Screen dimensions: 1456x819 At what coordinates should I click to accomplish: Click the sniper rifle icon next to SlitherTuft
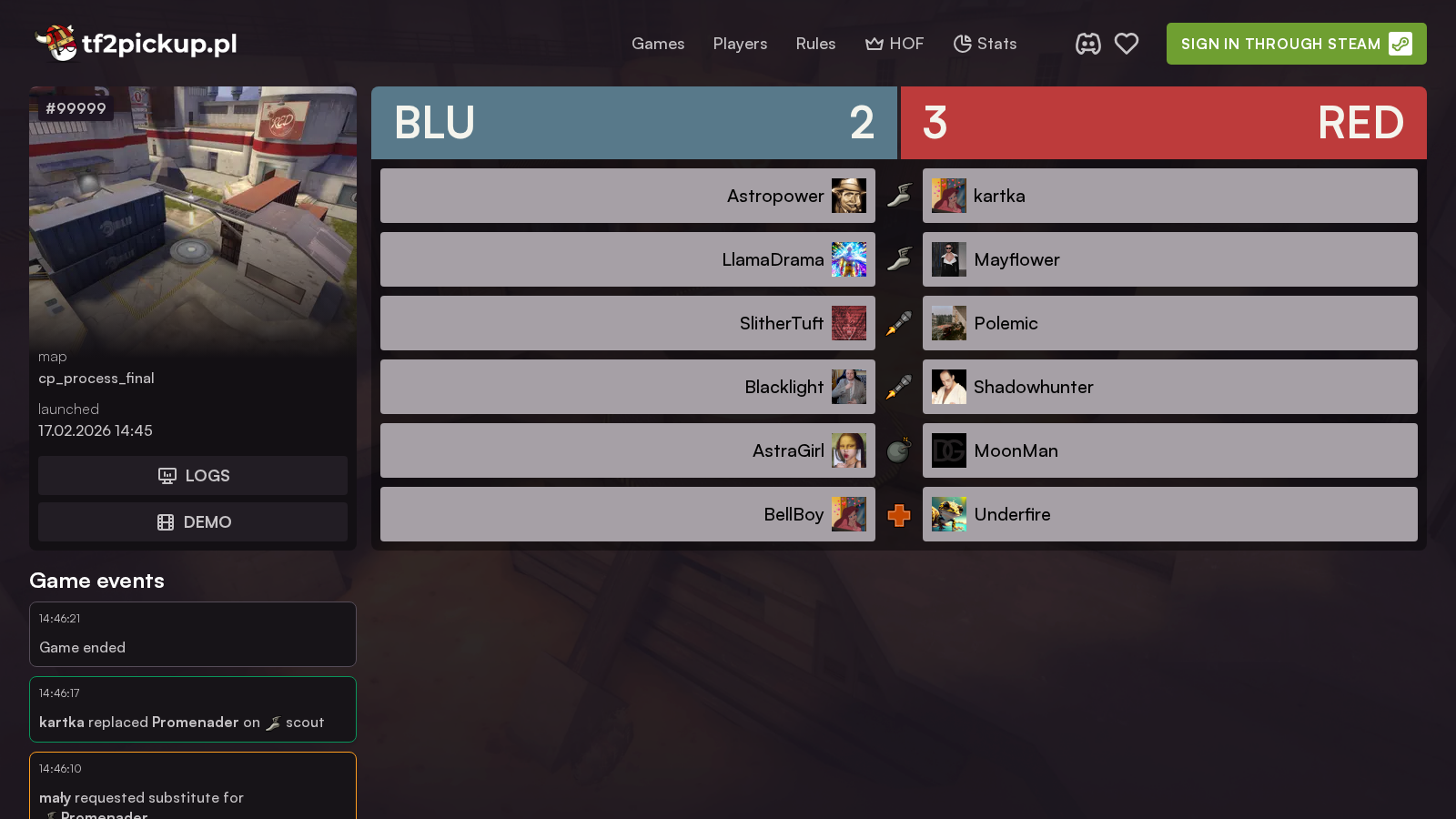point(899,323)
